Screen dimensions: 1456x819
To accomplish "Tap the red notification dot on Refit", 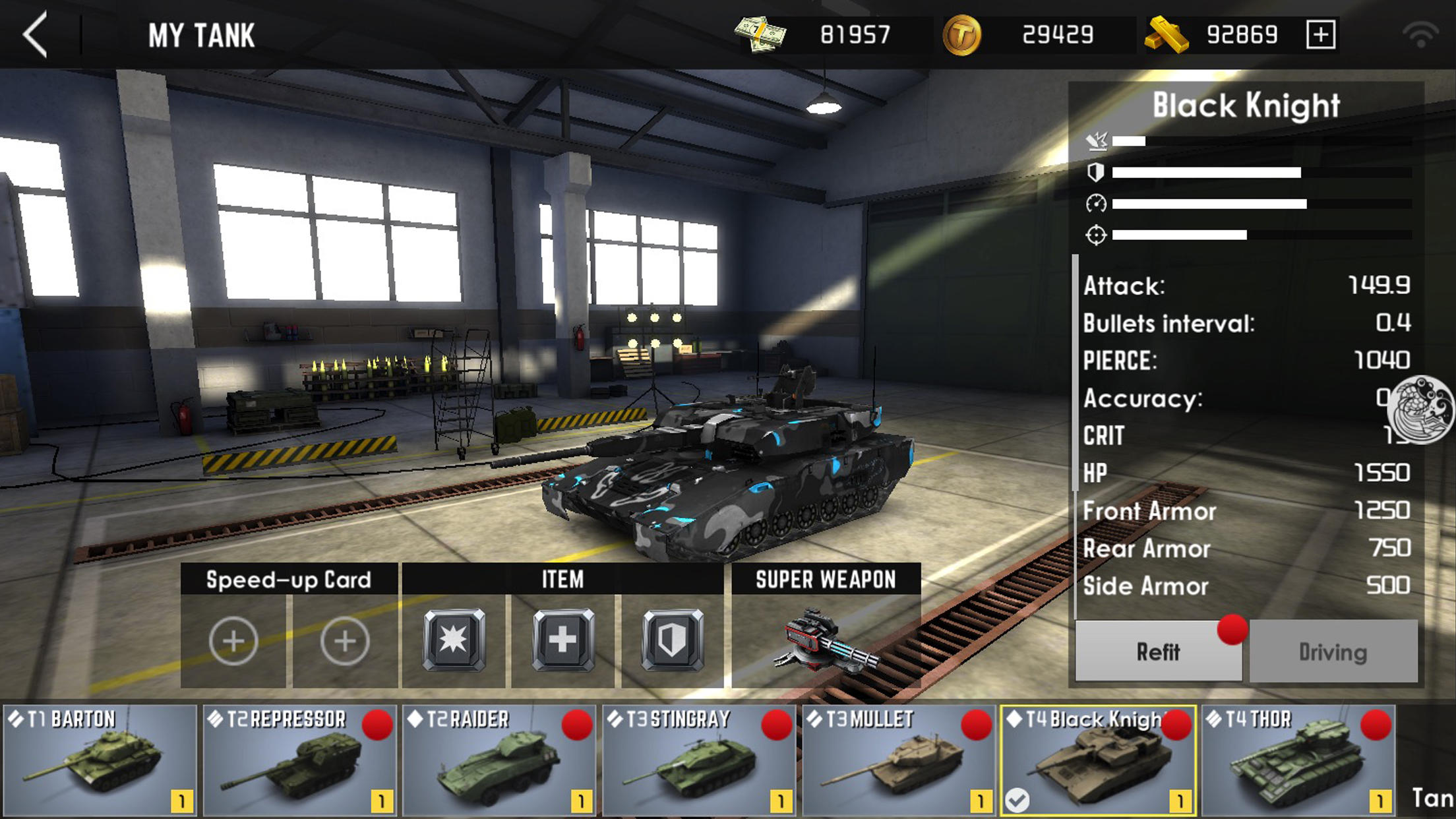I will point(1230,630).
